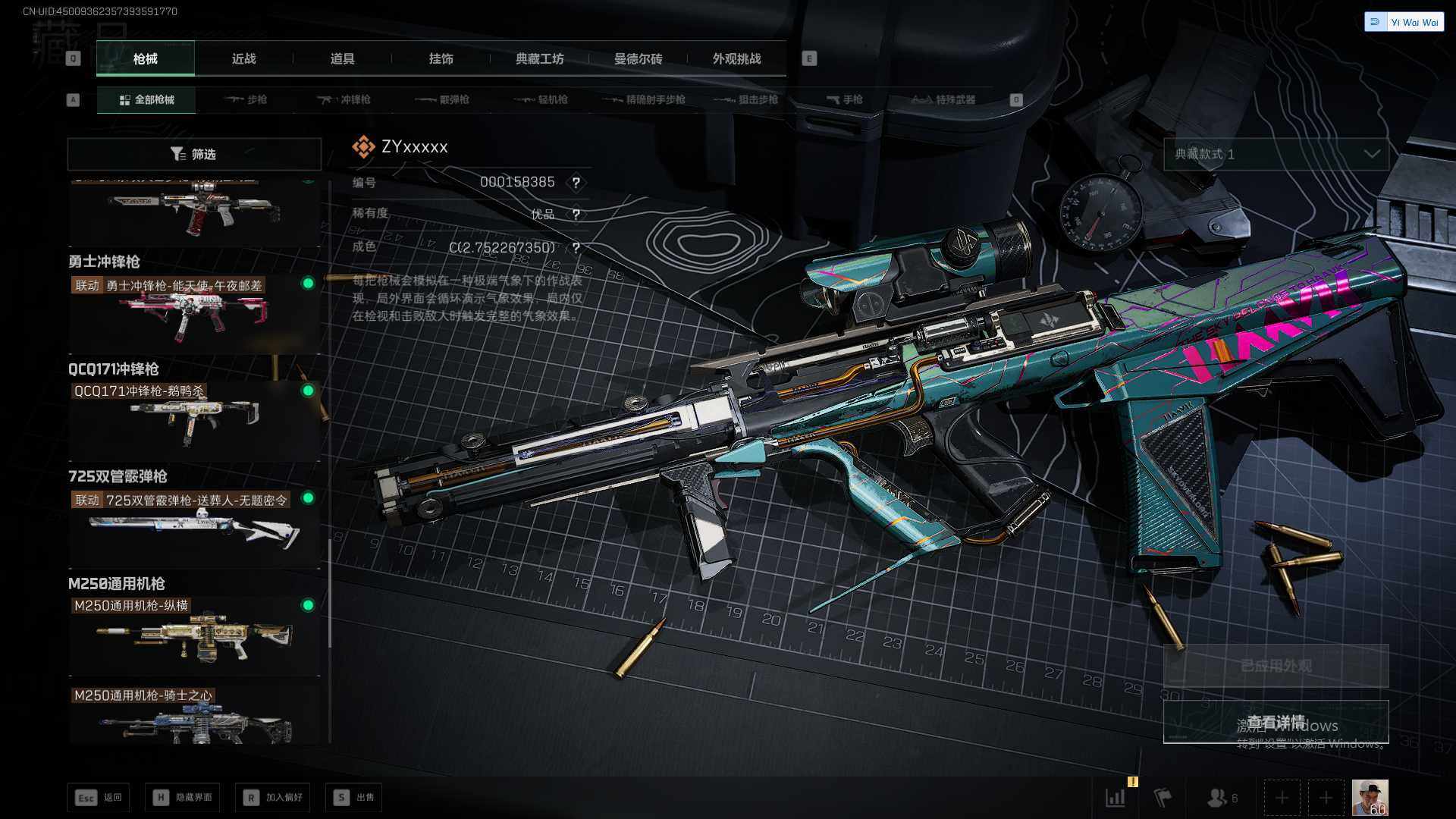This screenshot has width=1456, height=819.
Task: Show only 手枪 pistols category
Action: coord(845,99)
